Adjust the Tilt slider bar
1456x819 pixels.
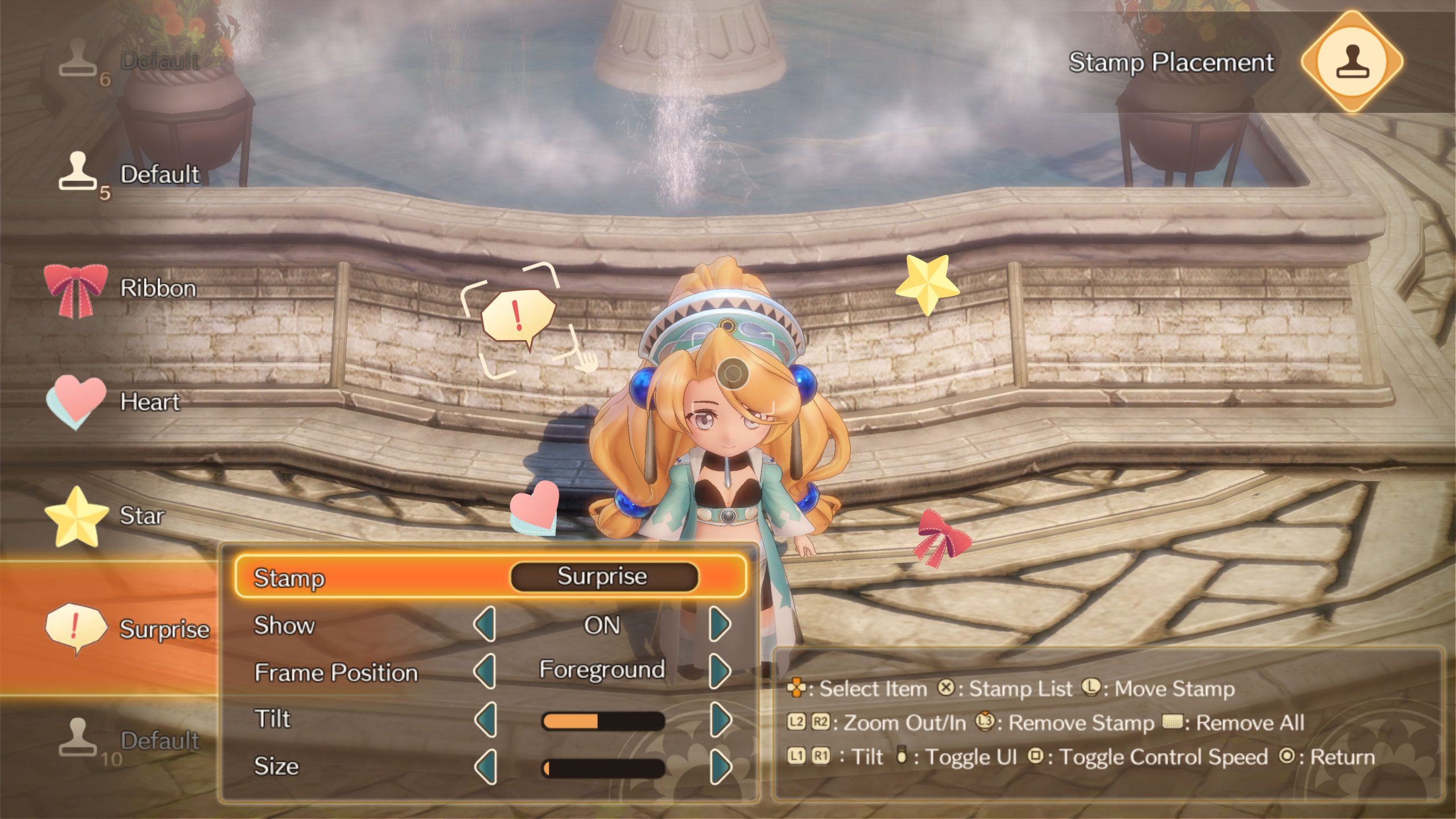603,721
